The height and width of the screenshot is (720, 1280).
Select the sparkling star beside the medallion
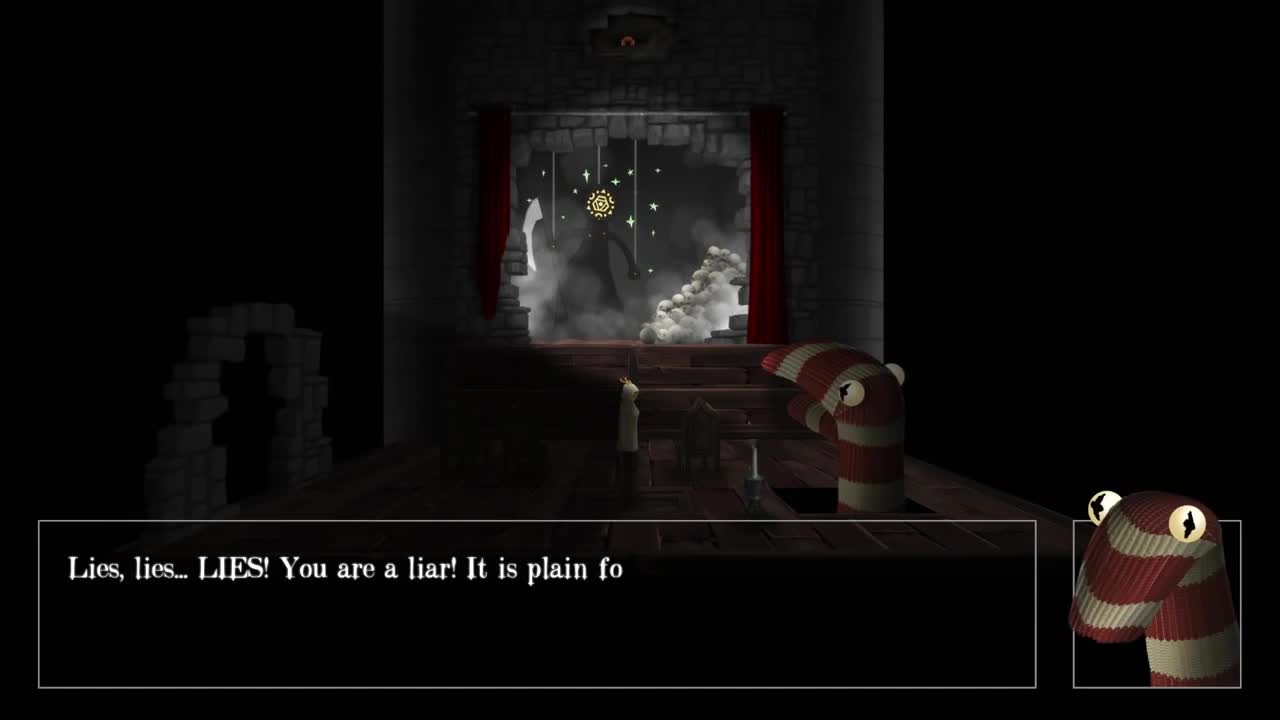pyautogui.click(x=614, y=180)
